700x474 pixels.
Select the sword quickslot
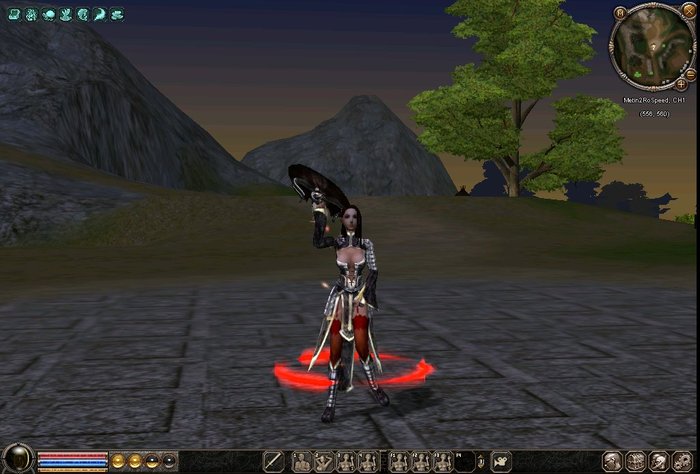click(272, 461)
